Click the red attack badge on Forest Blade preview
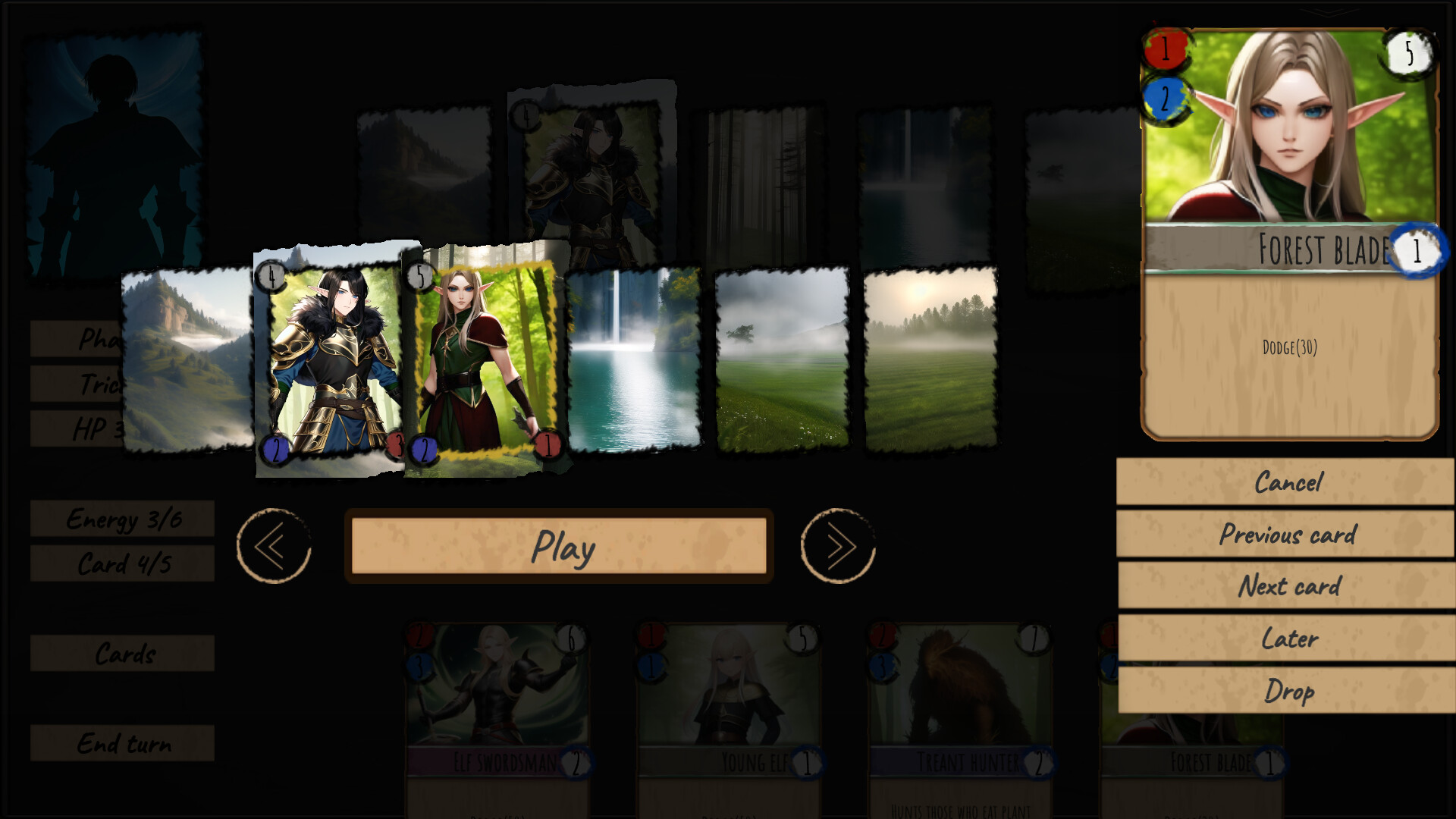 point(1166,48)
